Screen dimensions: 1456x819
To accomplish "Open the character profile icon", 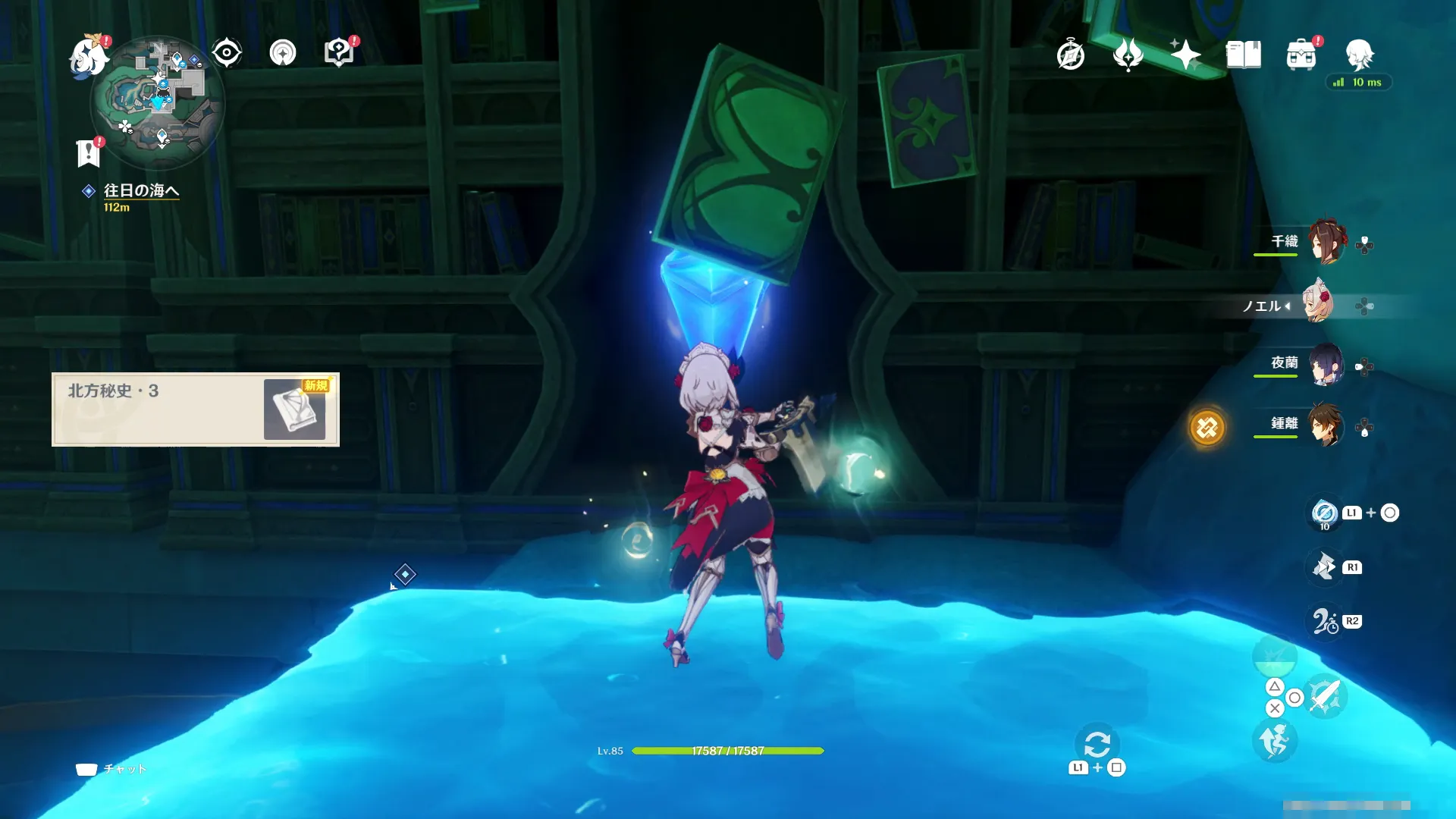I will (1359, 55).
